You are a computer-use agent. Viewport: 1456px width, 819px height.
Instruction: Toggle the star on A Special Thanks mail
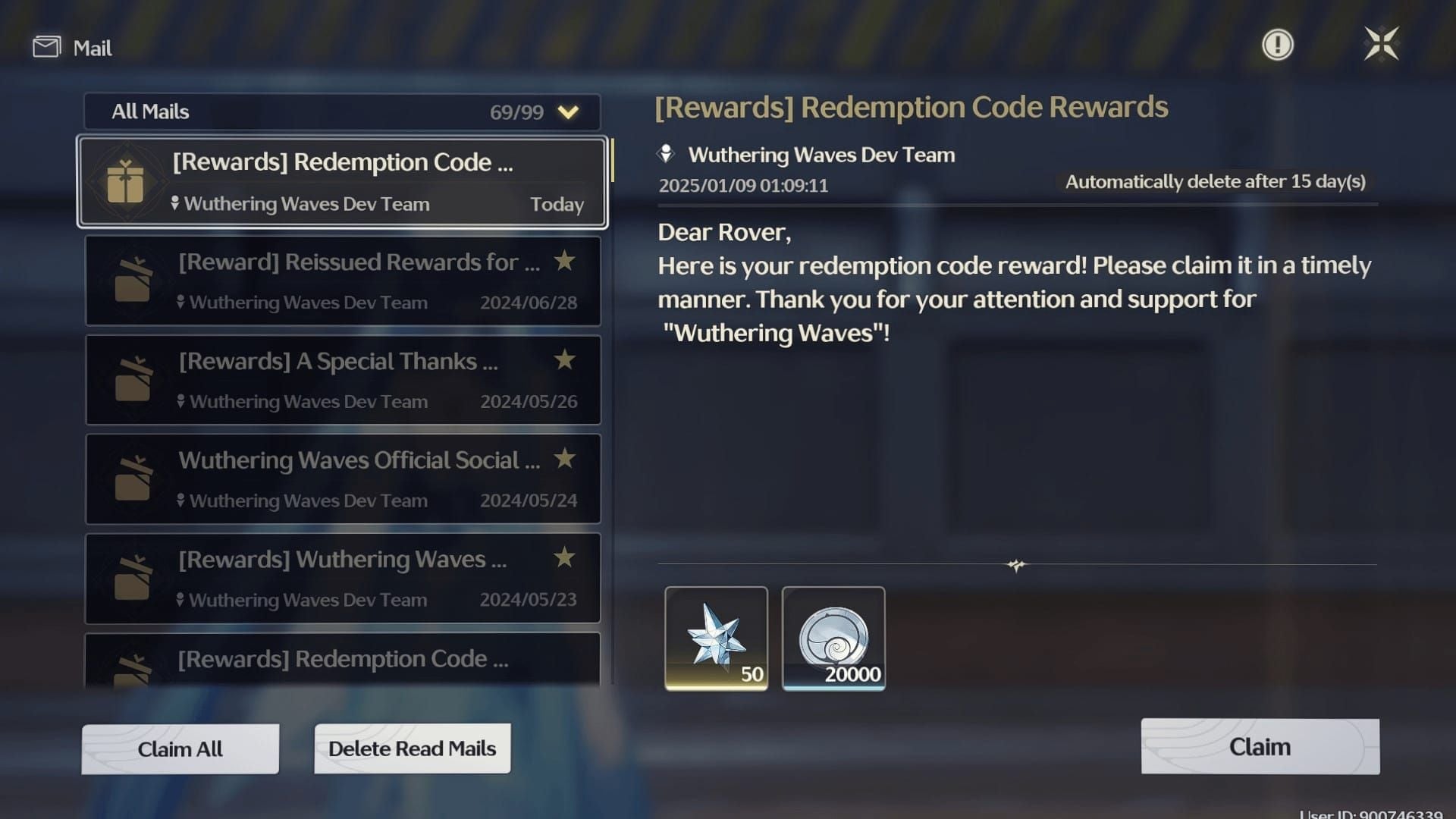pyautogui.click(x=564, y=361)
